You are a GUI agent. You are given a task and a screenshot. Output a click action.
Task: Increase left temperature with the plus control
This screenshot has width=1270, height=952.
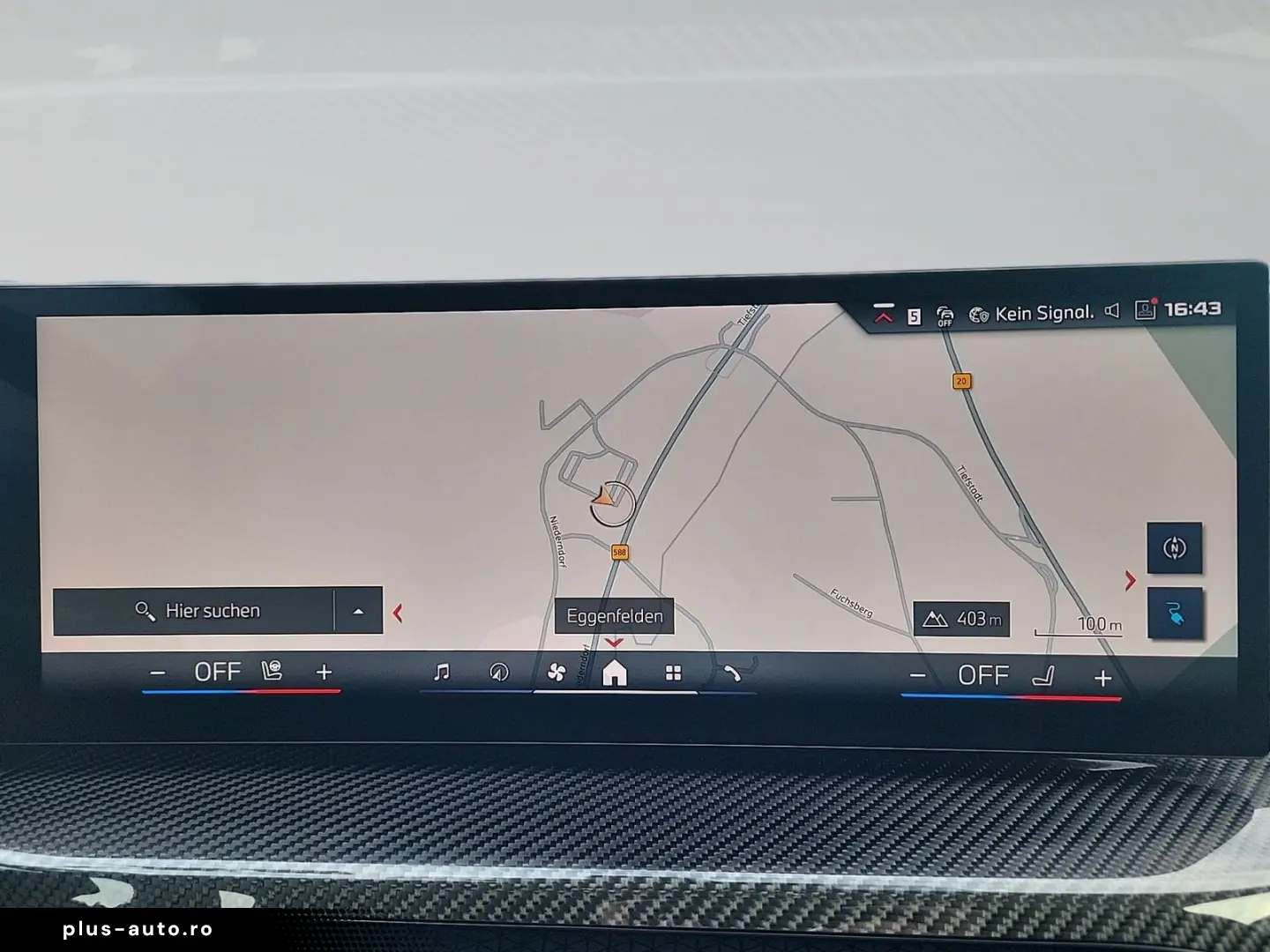(324, 672)
